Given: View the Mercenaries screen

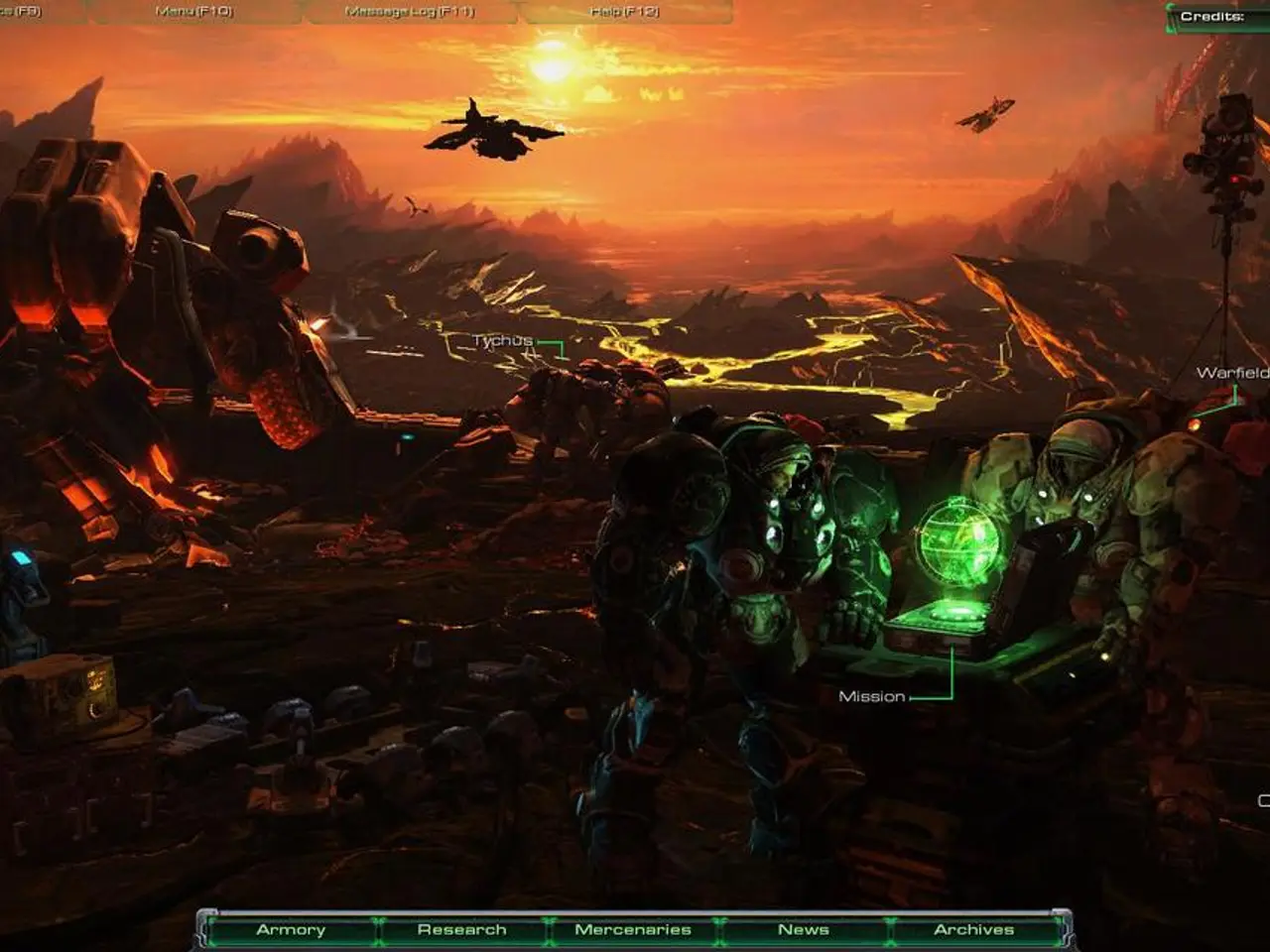Looking at the screenshot, I should click(632, 930).
